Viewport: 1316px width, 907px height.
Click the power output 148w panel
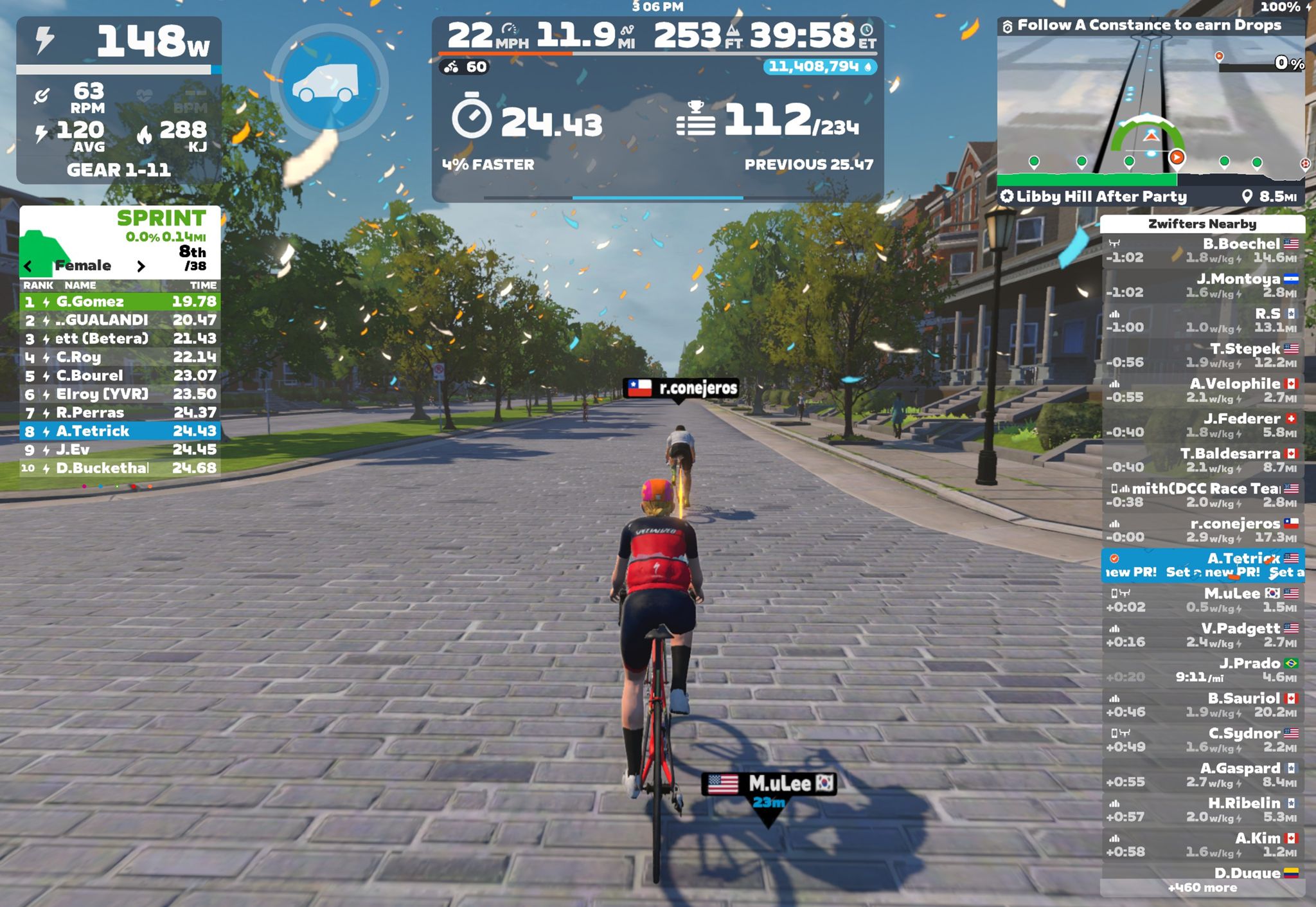(x=120, y=41)
